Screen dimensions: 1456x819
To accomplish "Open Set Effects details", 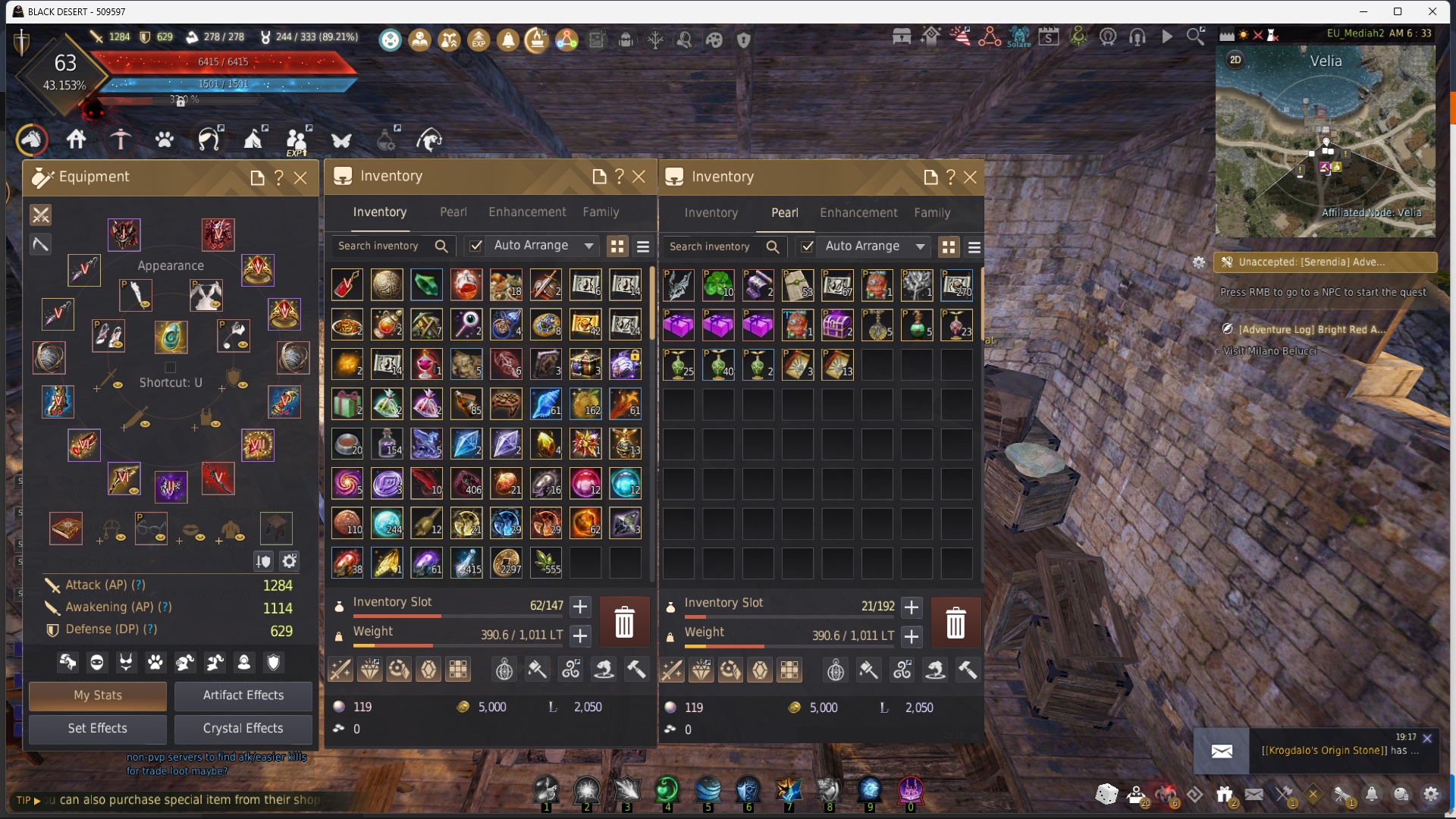I will click(x=98, y=728).
